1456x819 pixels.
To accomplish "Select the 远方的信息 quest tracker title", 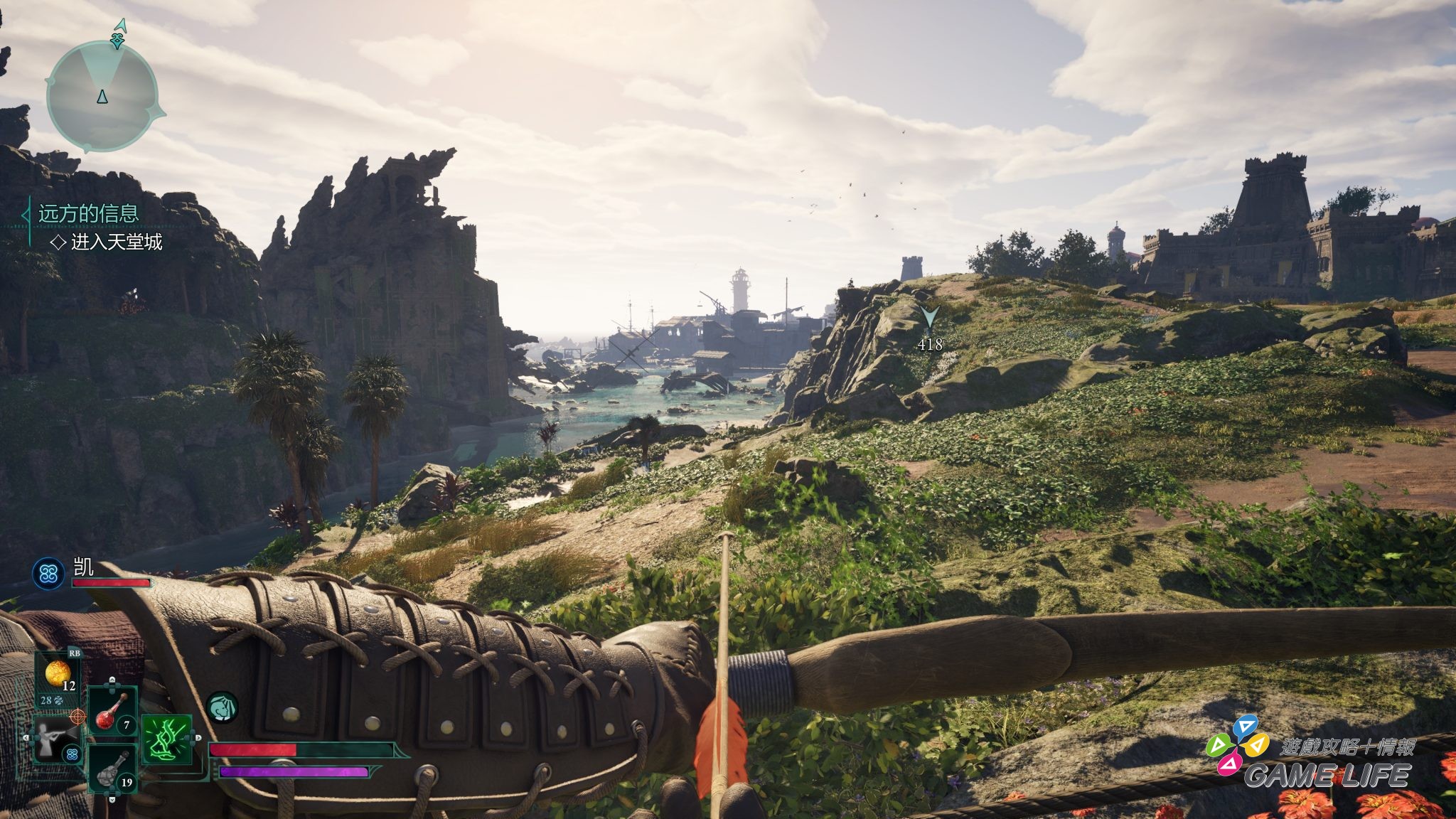I will 88,213.
